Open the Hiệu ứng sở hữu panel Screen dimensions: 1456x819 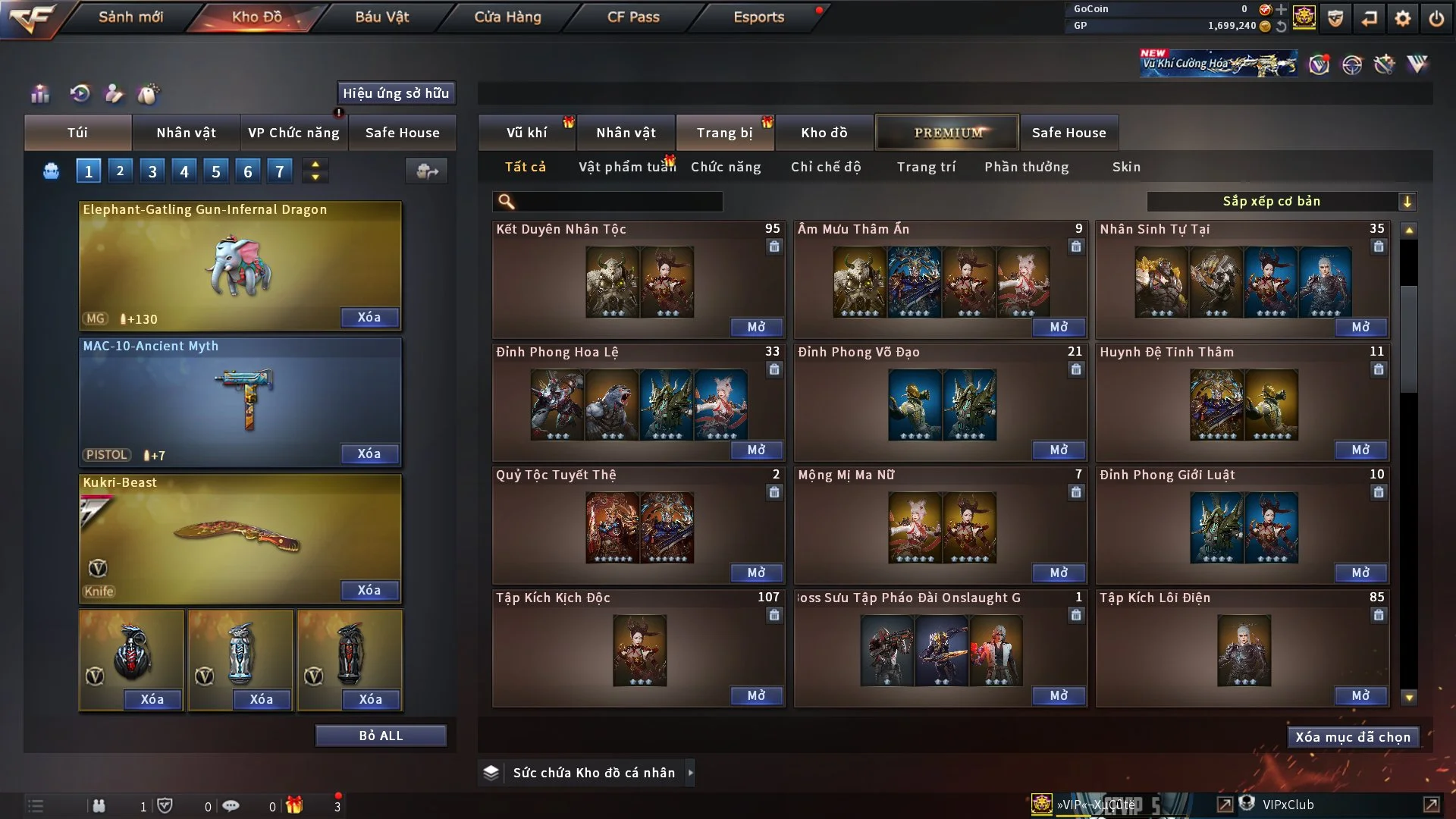pyautogui.click(x=396, y=93)
